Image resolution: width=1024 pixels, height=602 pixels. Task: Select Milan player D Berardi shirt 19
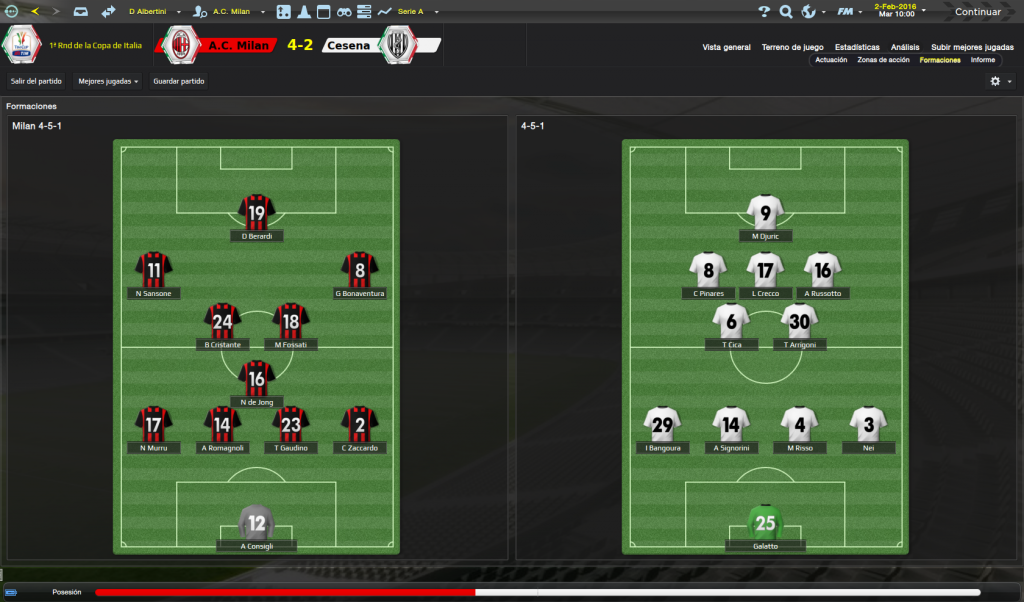click(257, 213)
